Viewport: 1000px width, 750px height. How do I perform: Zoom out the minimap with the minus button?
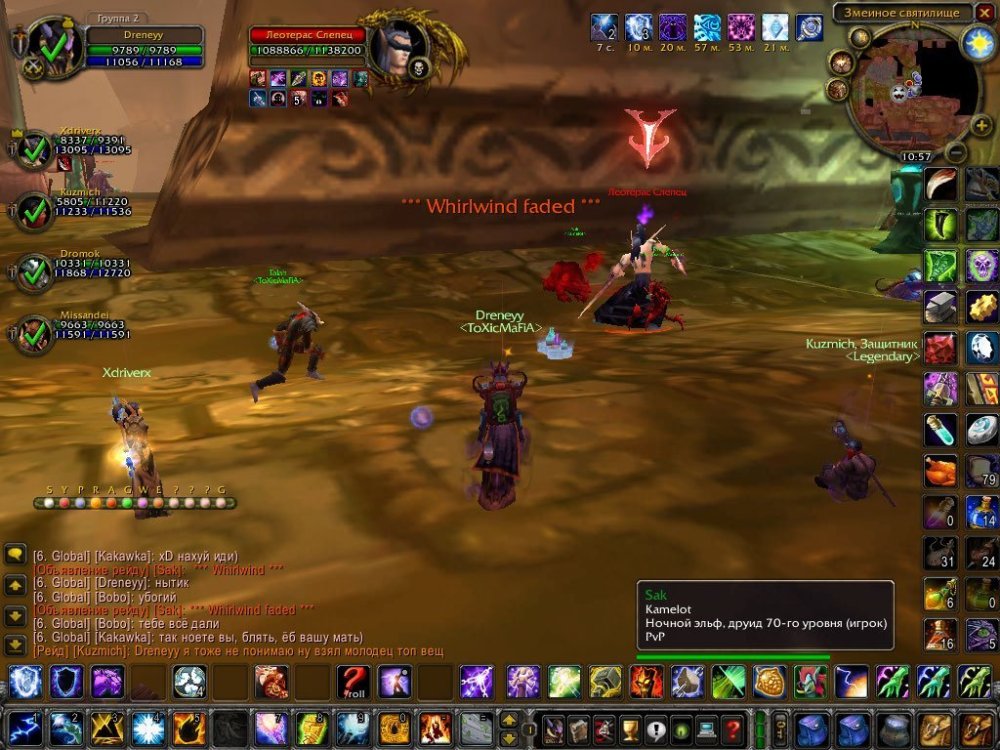956,152
